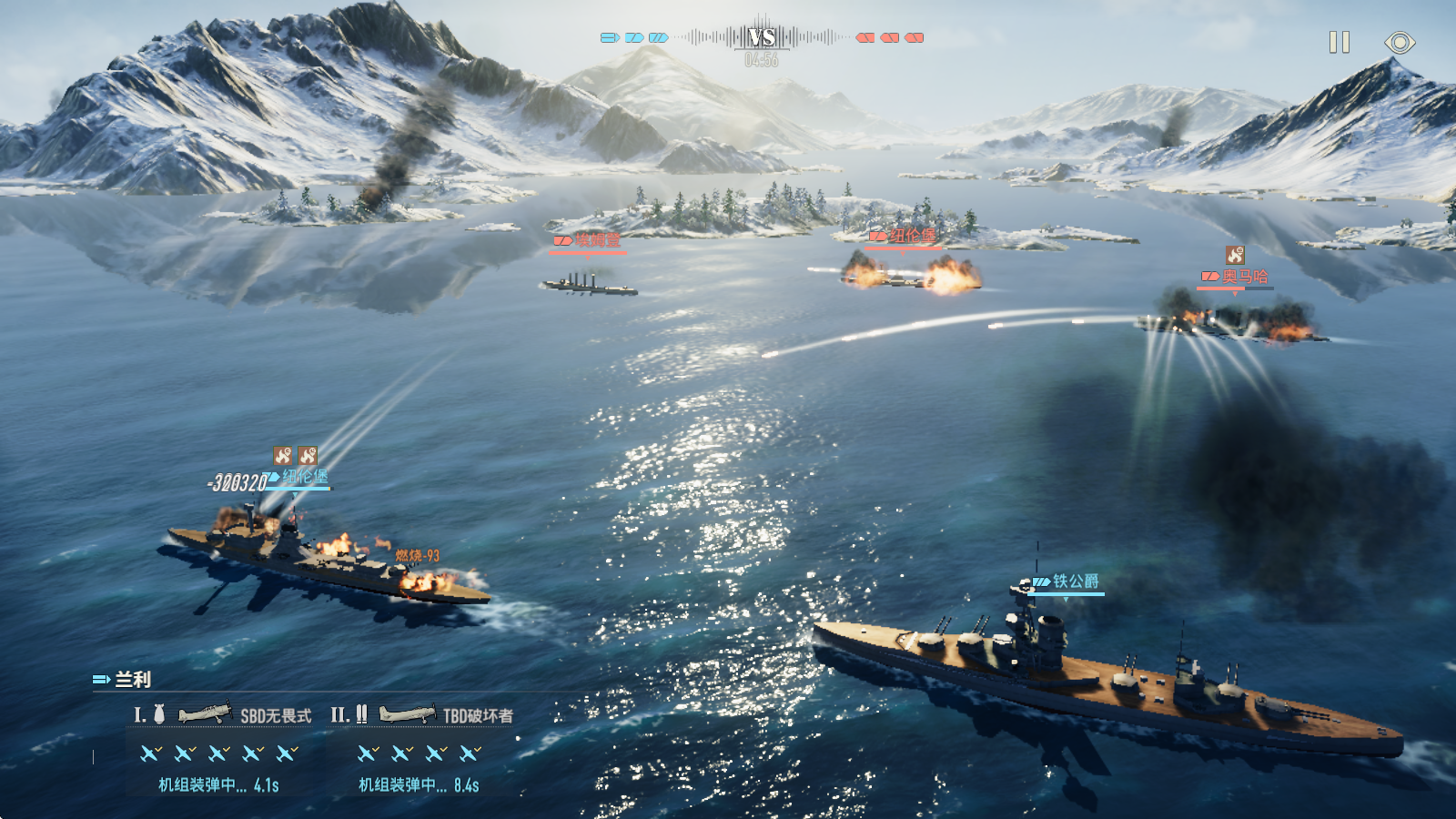Target the red enemy 纽伦堡 marker
This screenshot has width=1456, height=819.
pos(904,237)
